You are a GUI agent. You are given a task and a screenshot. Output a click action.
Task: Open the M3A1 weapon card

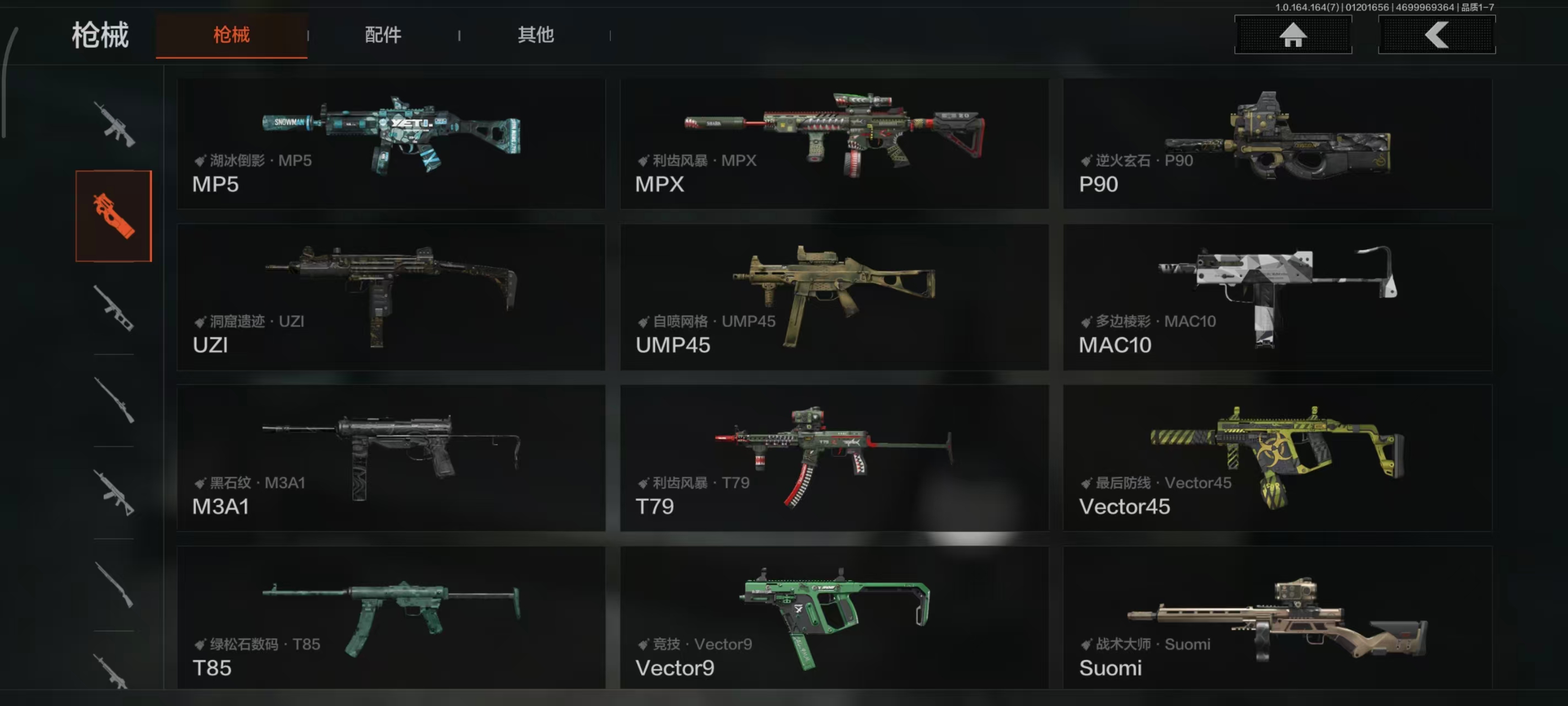pos(391,457)
